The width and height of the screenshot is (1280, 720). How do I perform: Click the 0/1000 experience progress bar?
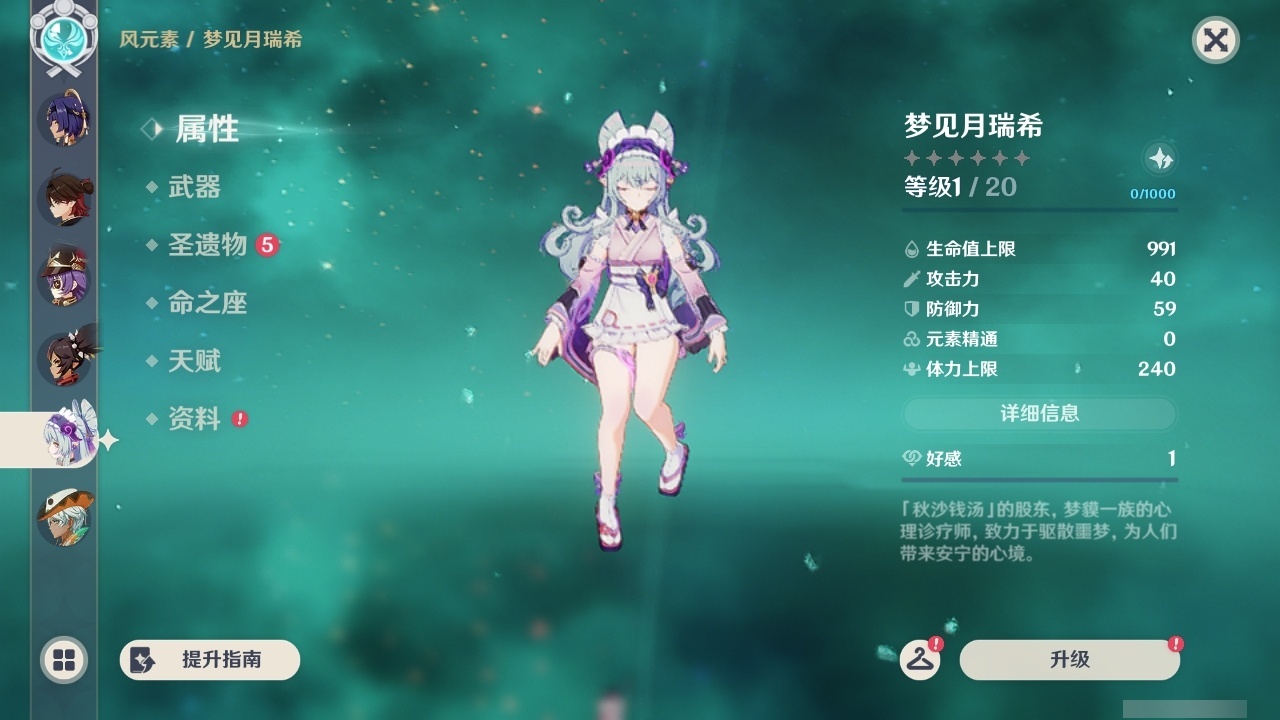pos(1155,194)
